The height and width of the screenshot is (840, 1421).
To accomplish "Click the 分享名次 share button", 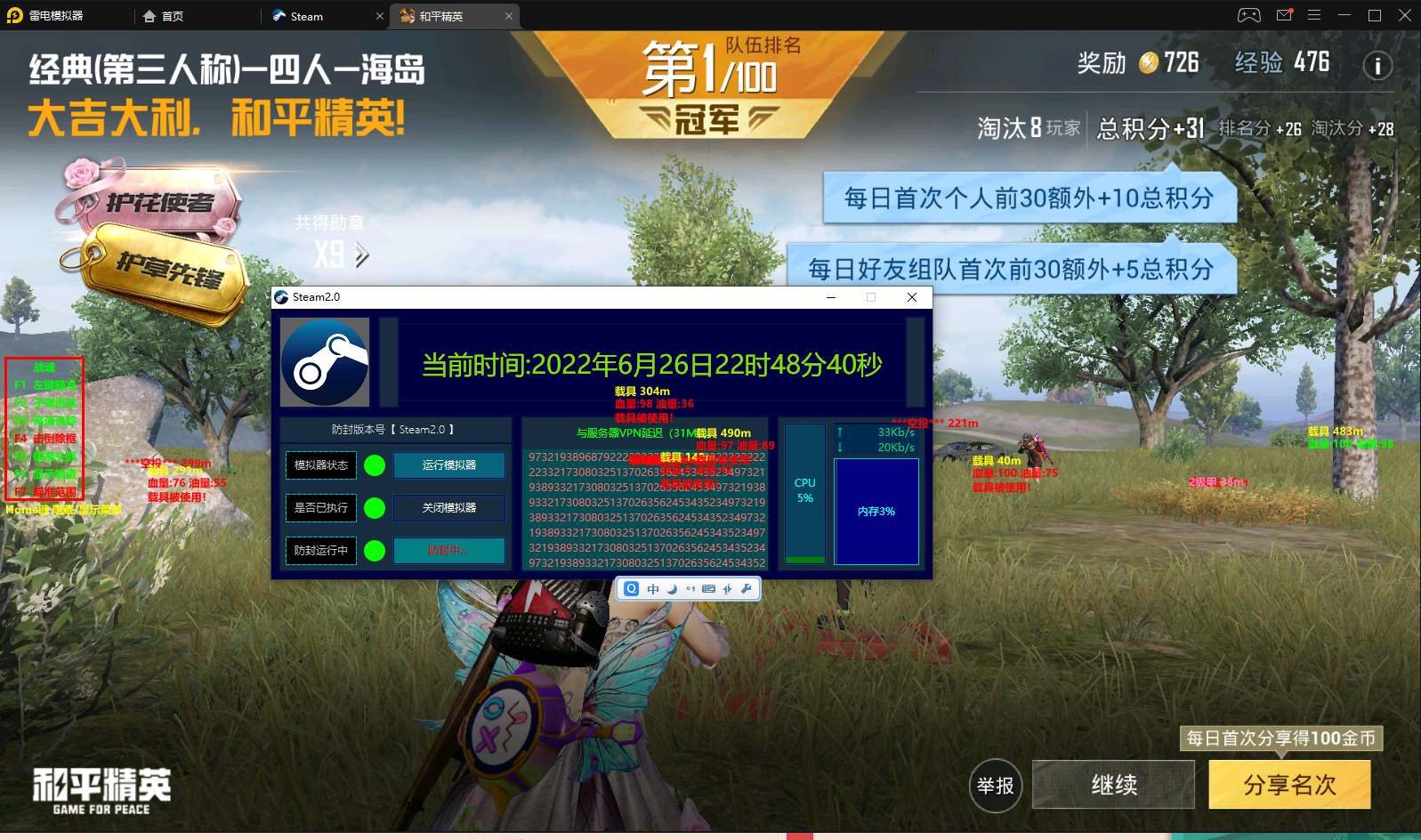I will coord(1289,786).
